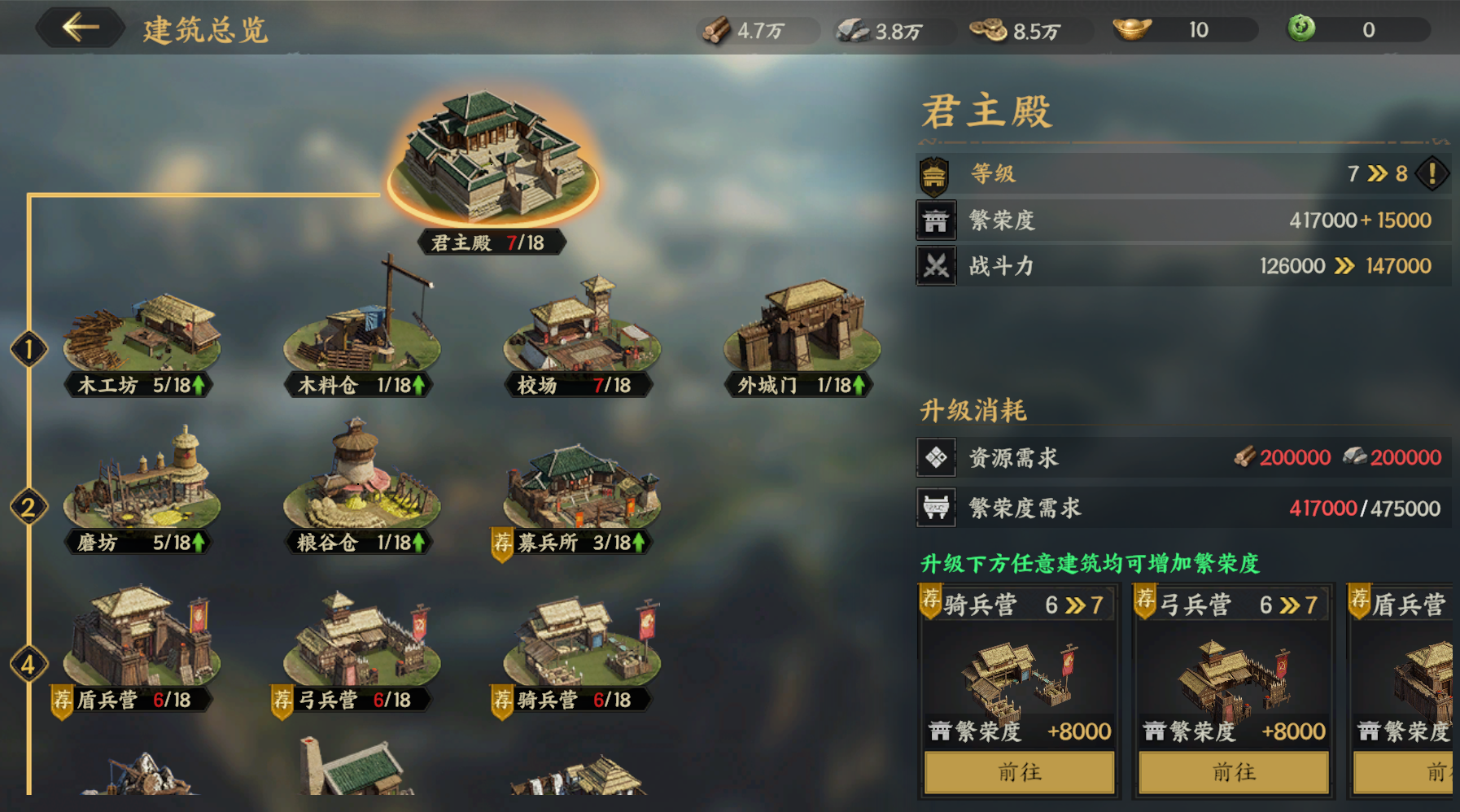The height and width of the screenshot is (812, 1460).
Task: Select the tier 1 marker on tree
Action: tap(28, 350)
